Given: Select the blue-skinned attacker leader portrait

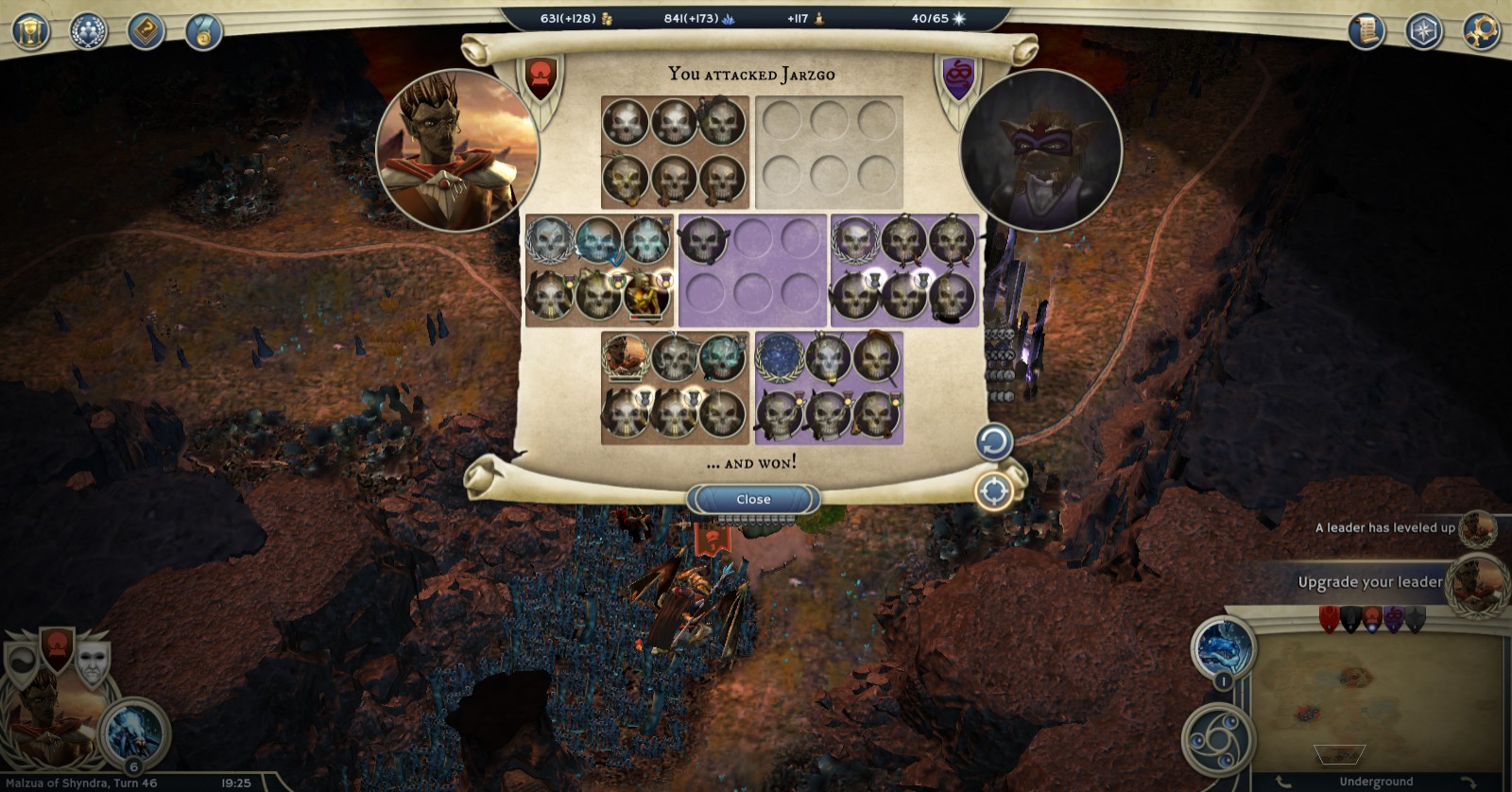Looking at the screenshot, I should (x=457, y=149).
